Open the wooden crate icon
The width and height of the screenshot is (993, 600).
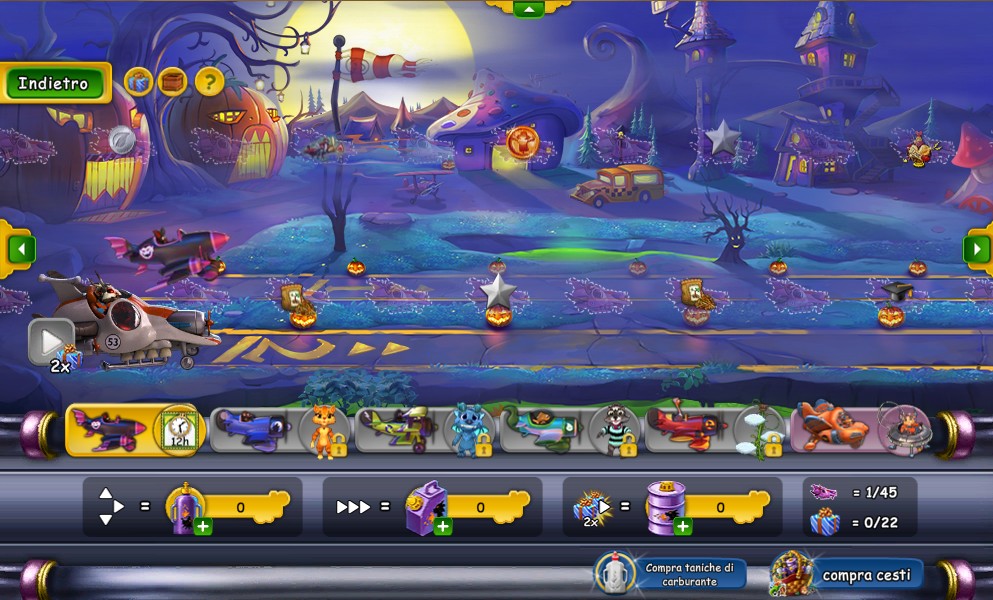click(x=173, y=82)
